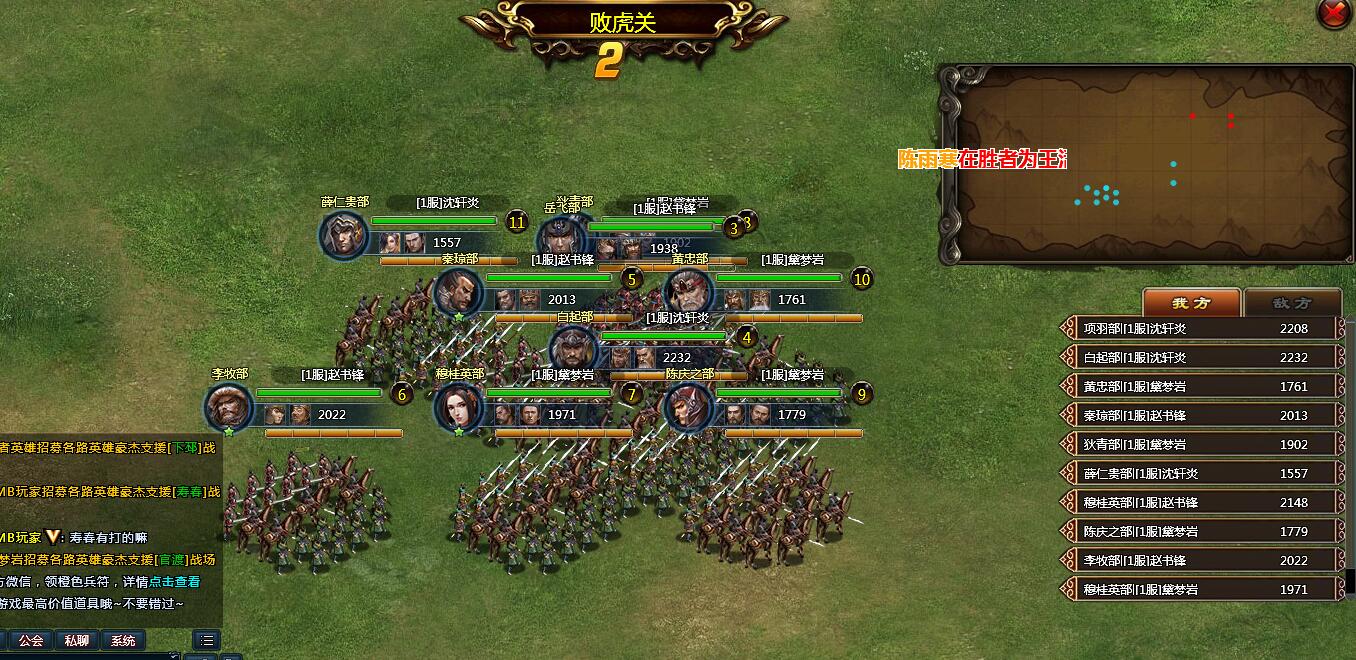Viewport: 1356px width, 660px height.
Task: Choose the 白起部 list row with 2232
Action: pyautogui.click(x=1201, y=357)
